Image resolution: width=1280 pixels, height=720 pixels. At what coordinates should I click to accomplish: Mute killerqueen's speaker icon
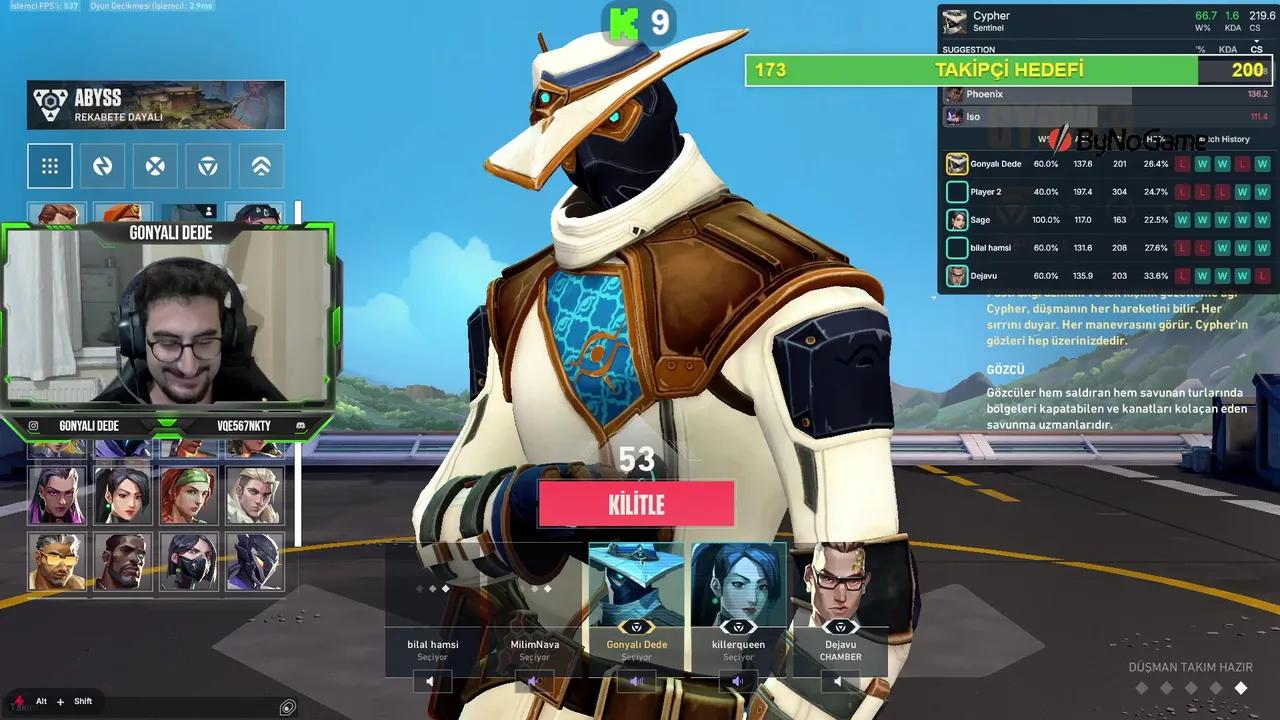point(737,681)
